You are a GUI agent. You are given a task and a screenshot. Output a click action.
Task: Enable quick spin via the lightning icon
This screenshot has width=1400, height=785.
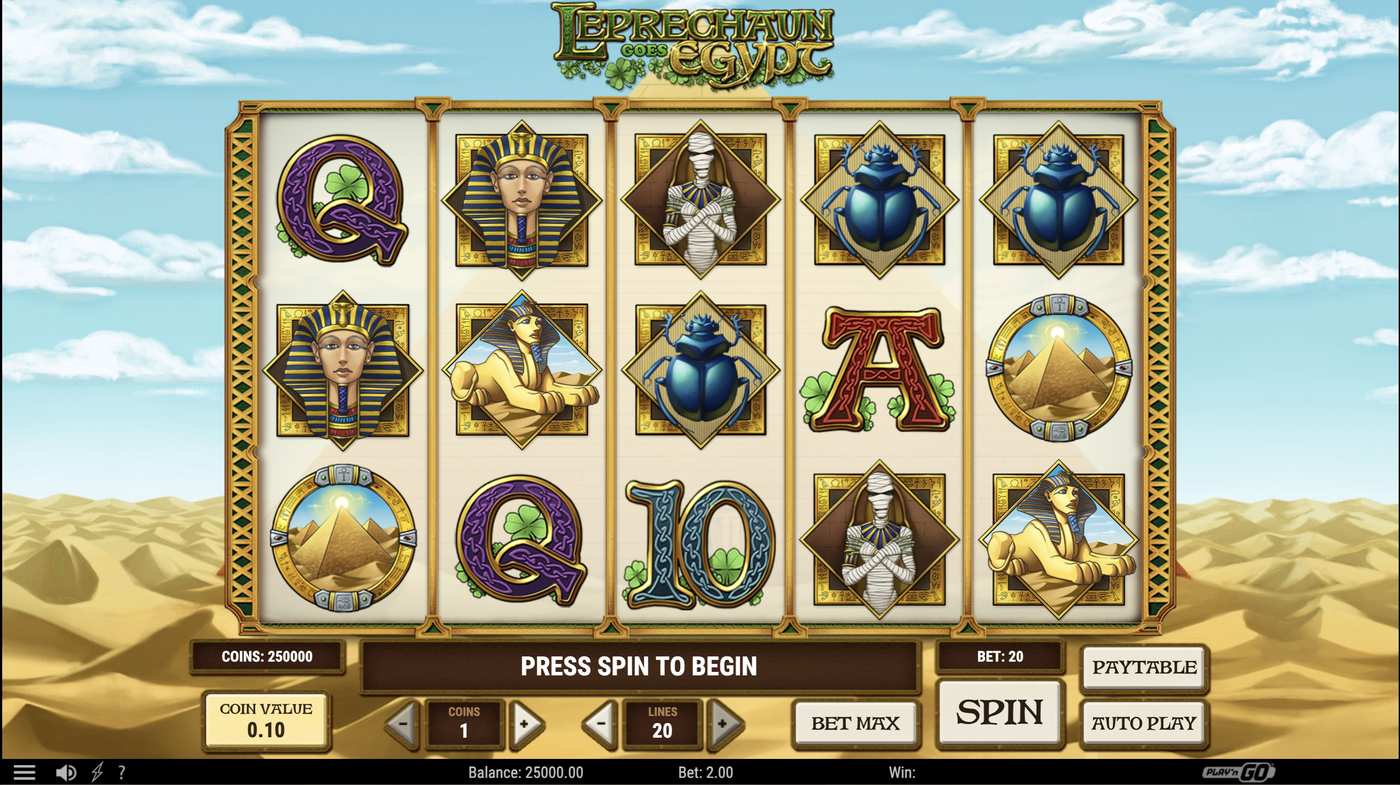pyautogui.click(x=95, y=771)
